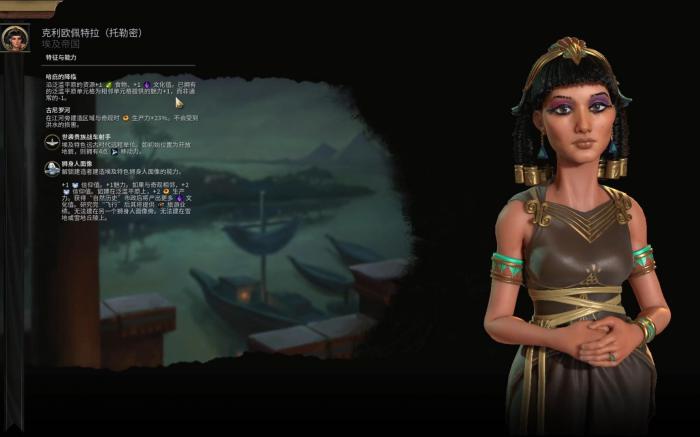Viewport: 700px width, 437px height.
Task: Select the Sphinx improvement icon
Action: [52, 168]
